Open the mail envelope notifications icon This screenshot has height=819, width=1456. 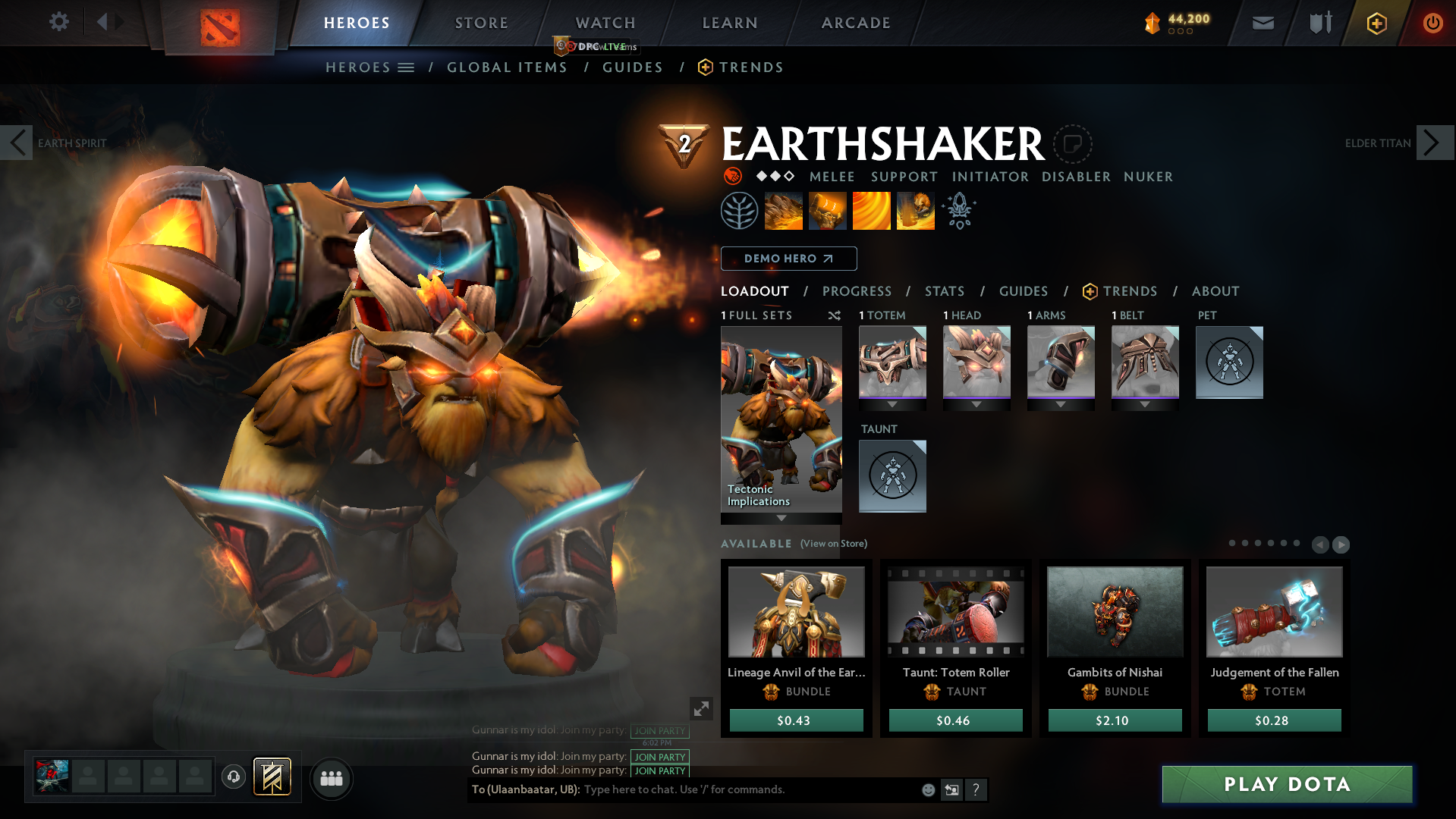[x=1262, y=23]
